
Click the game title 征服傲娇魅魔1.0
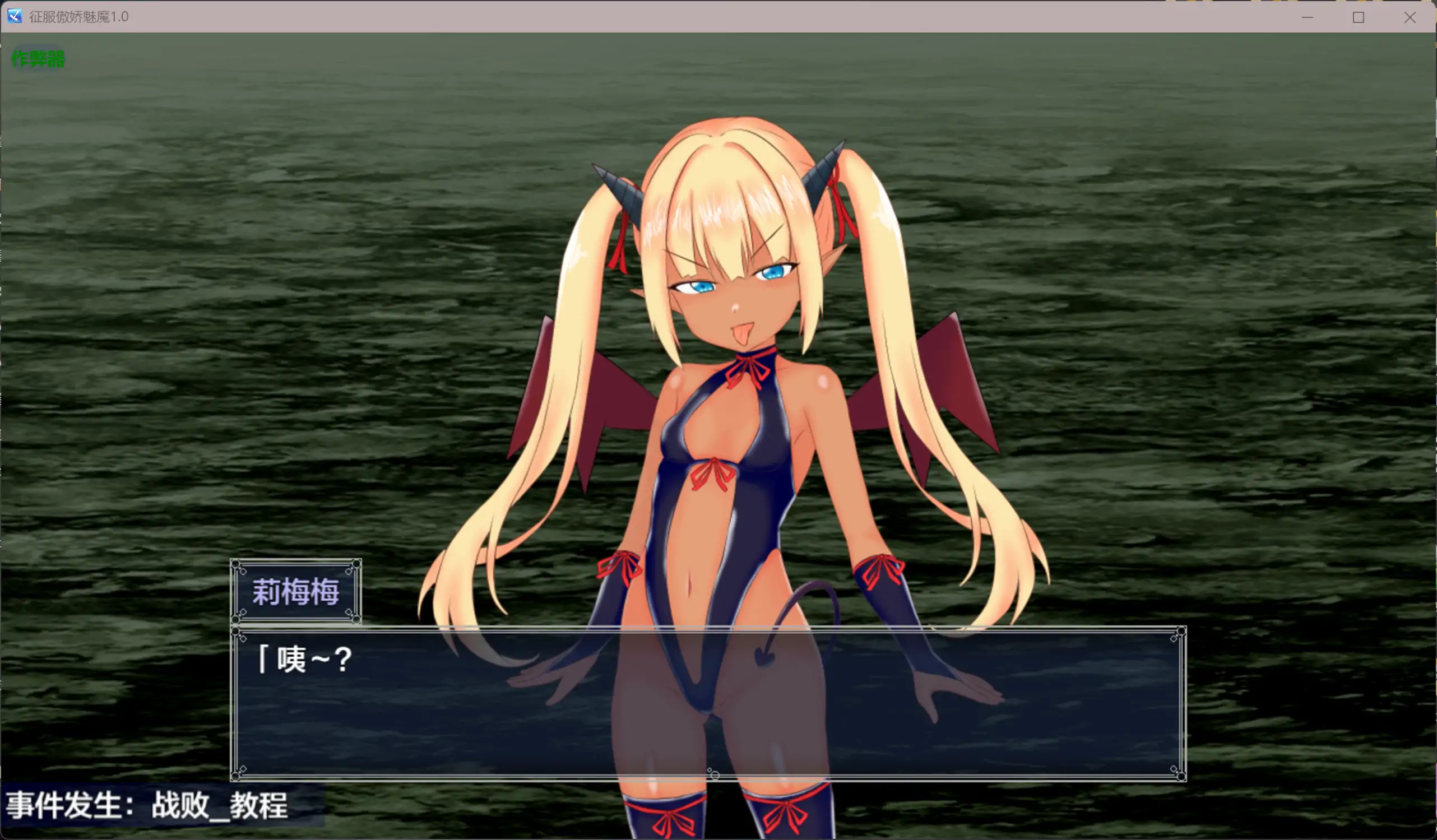tap(77, 16)
